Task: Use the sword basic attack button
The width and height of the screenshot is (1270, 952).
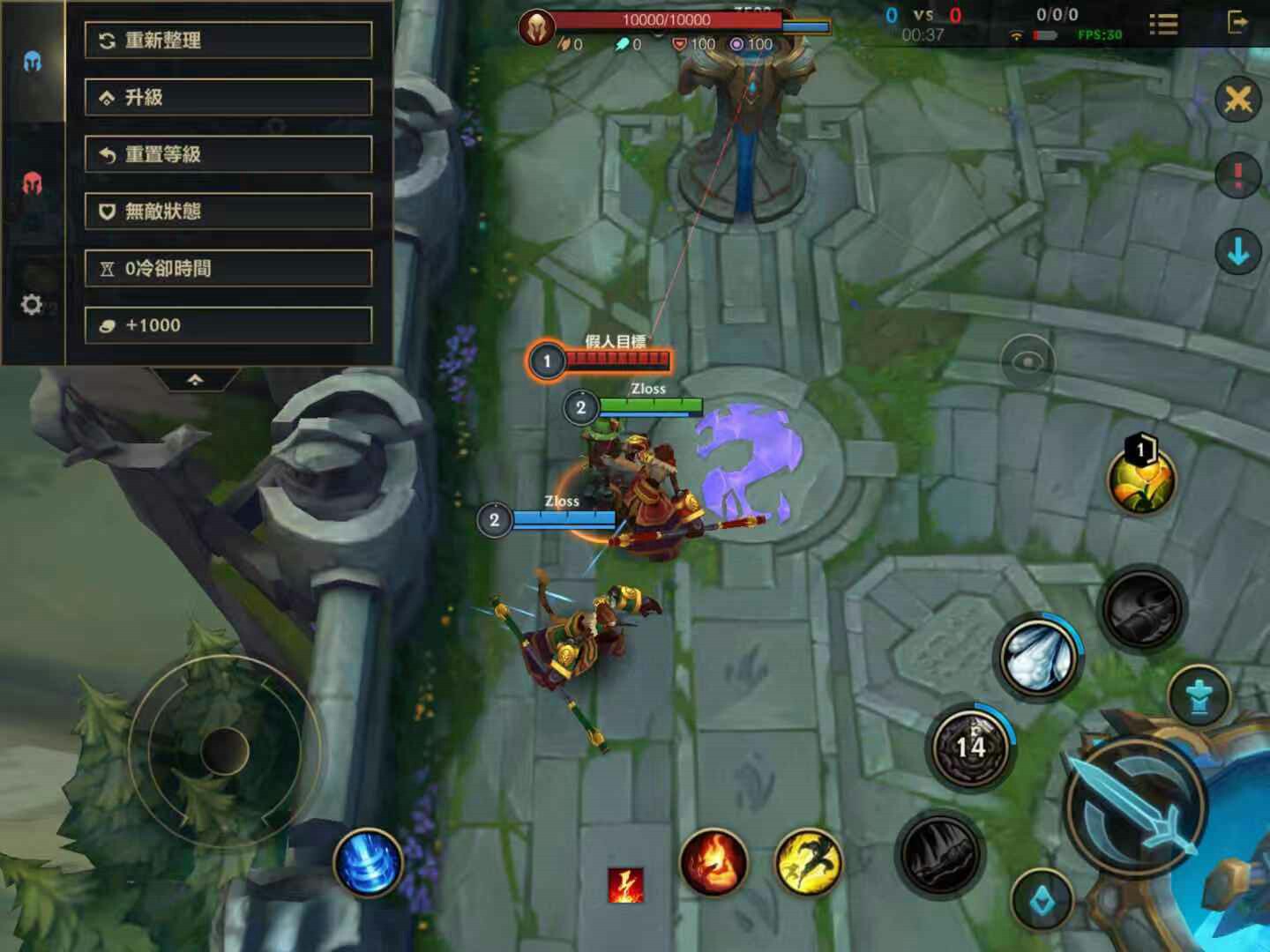Action: tap(1136, 808)
